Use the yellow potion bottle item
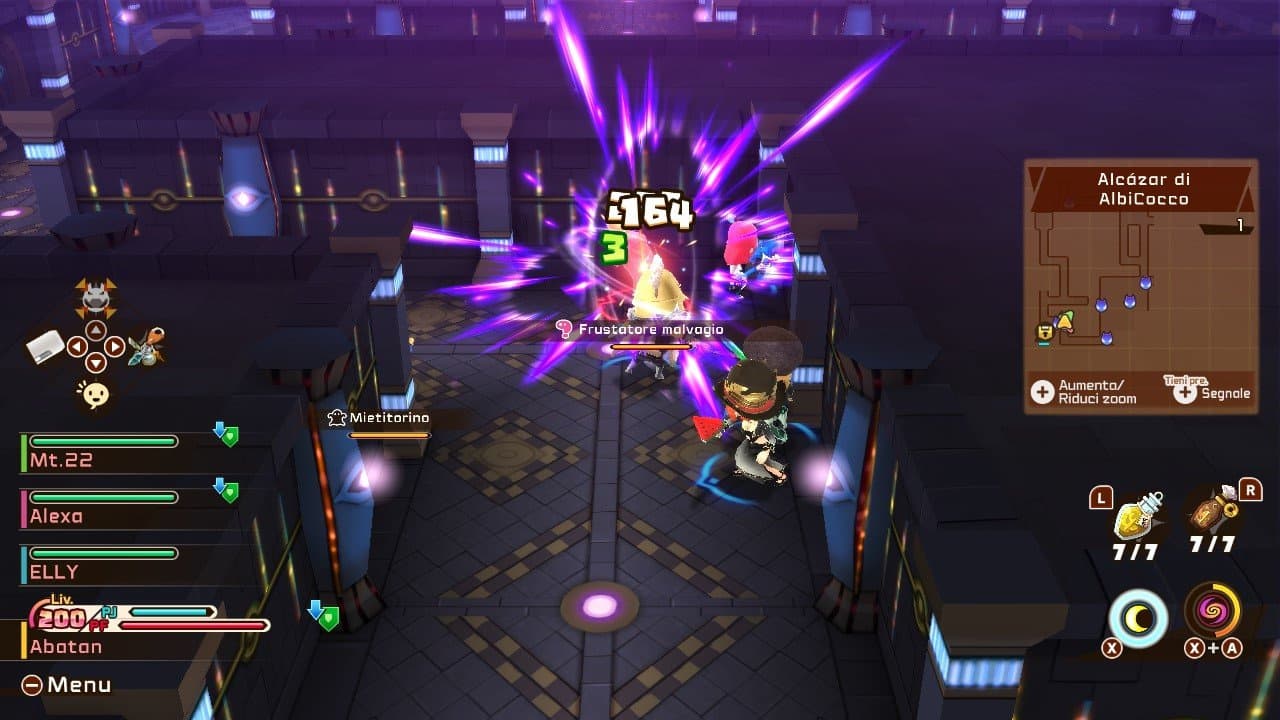The image size is (1280, 720). [1139, 515]
